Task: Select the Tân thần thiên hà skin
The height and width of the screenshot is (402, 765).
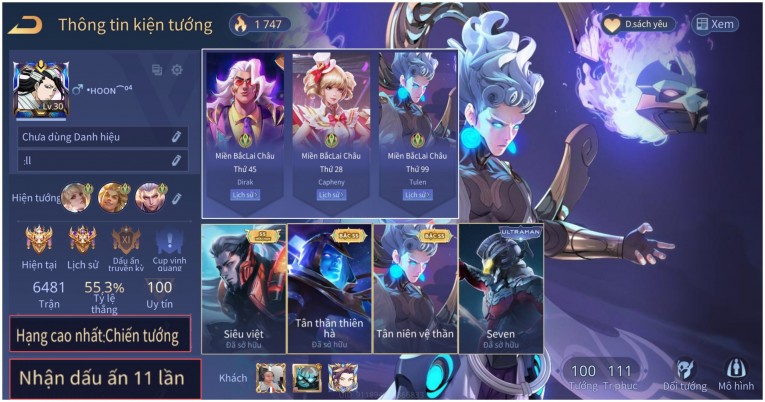Action: [x=329, y=290]
